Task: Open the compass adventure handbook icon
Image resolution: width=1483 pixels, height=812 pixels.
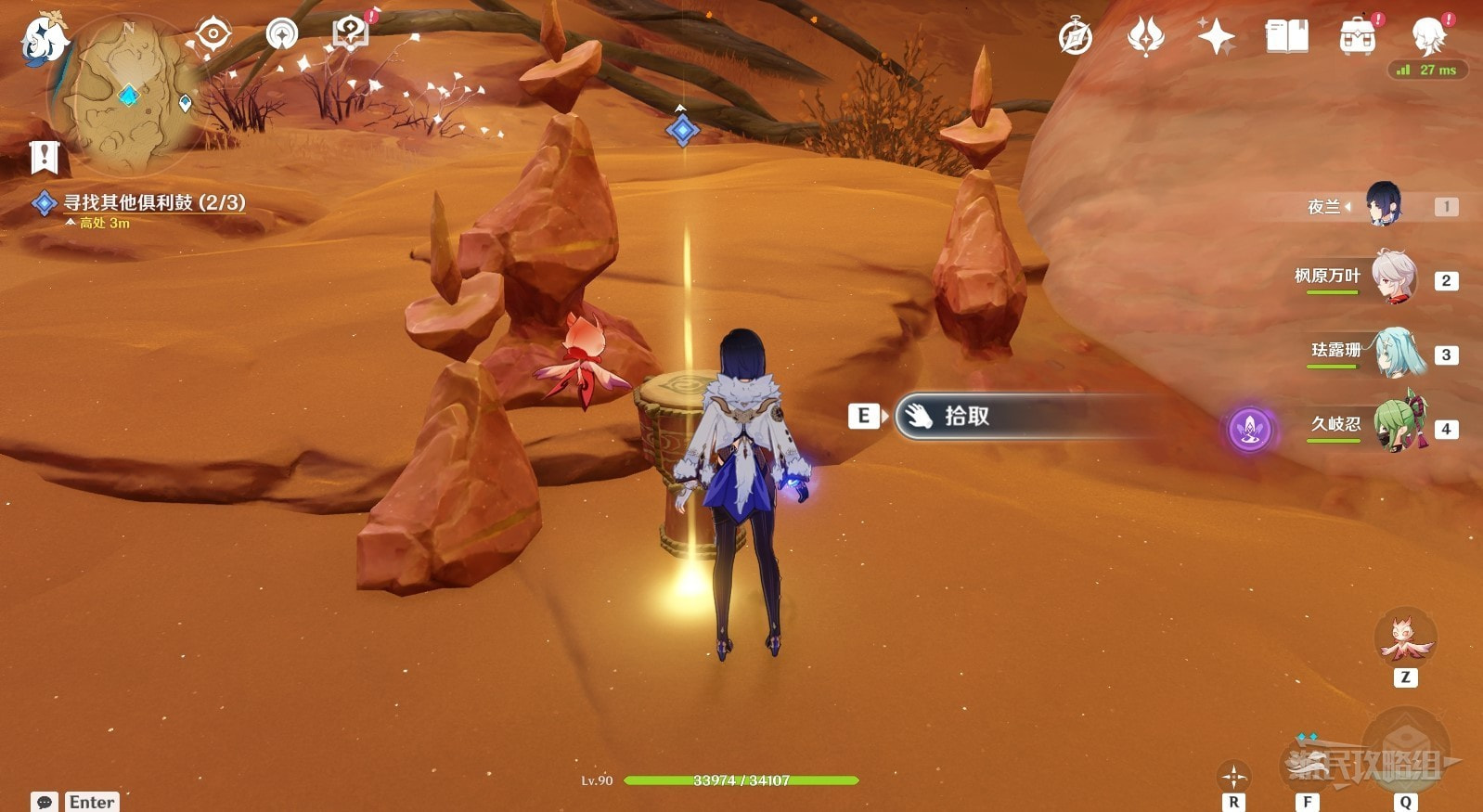Action: coord(1076,37)
